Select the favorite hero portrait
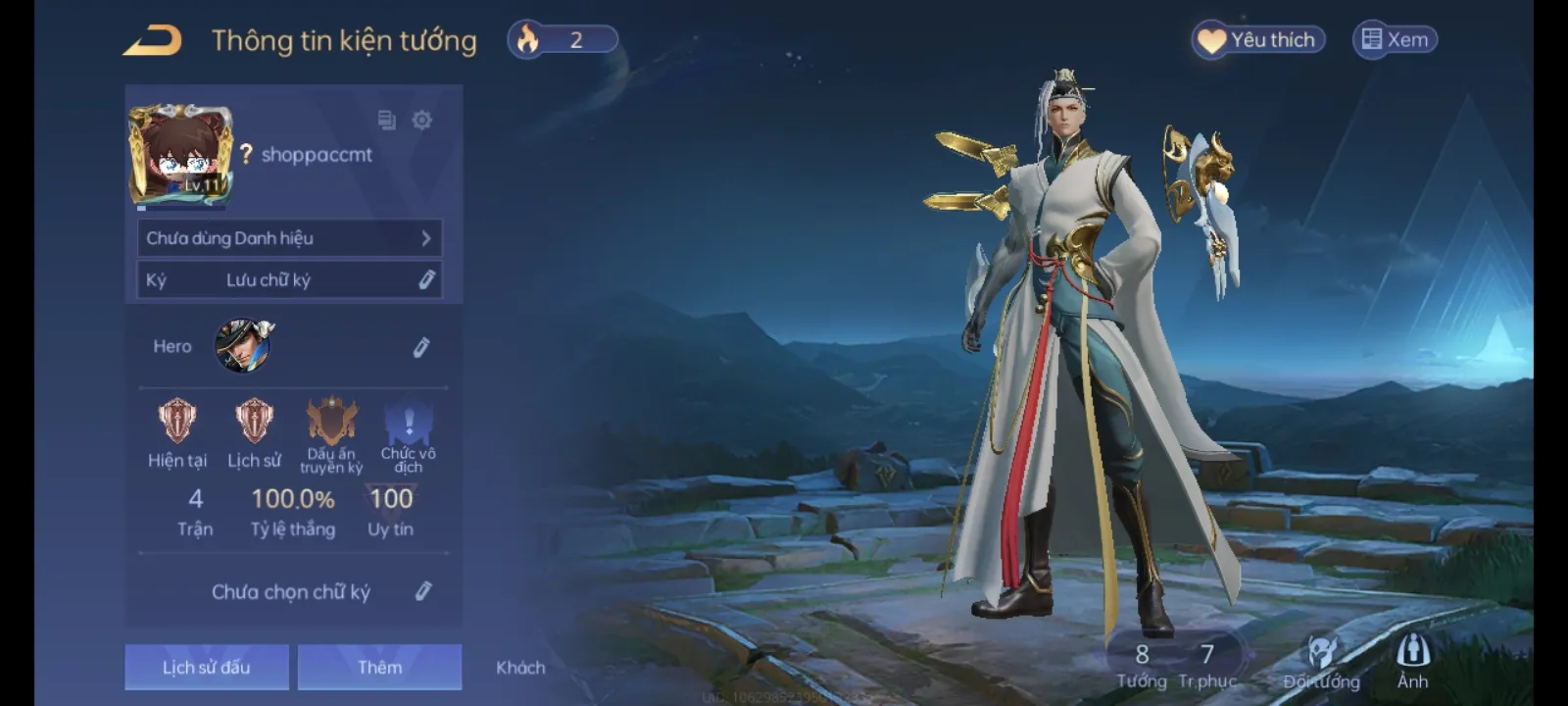Viewport: 1568px width, 706px height. click(x=243, y=346)
